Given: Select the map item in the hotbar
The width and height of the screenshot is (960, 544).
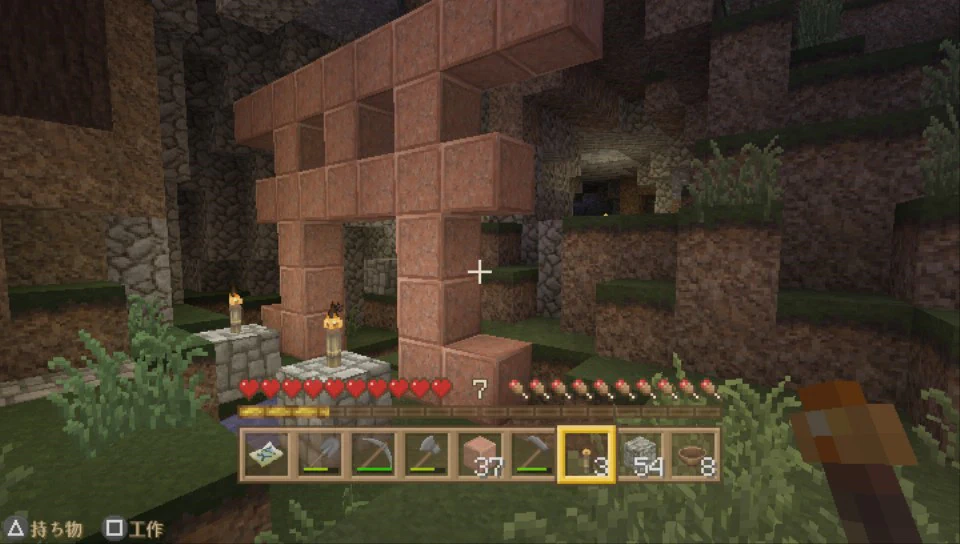Looking at the screenshot, I should click(265, 455).
